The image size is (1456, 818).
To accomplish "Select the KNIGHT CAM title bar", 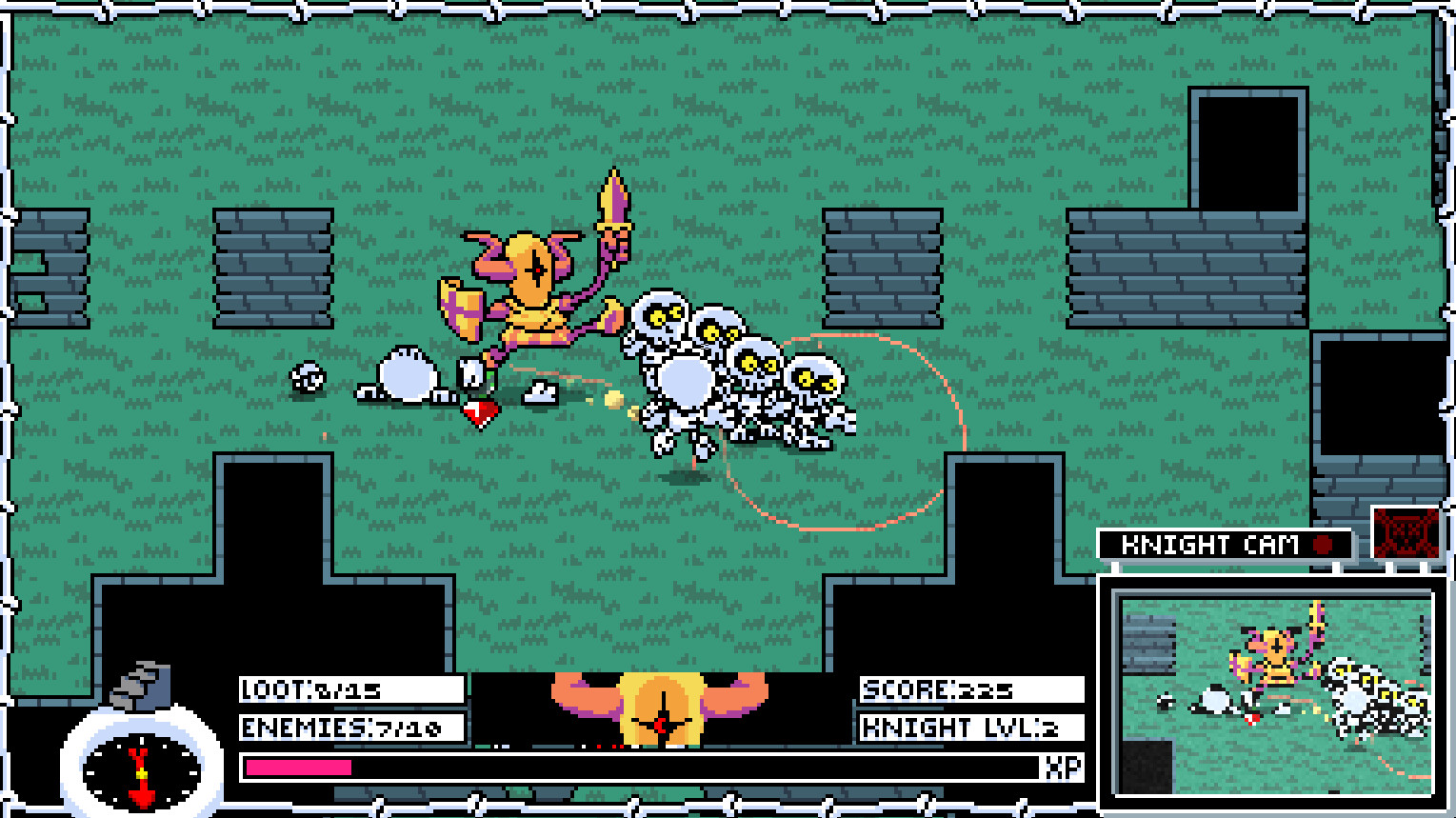I will pos(1222,546).
